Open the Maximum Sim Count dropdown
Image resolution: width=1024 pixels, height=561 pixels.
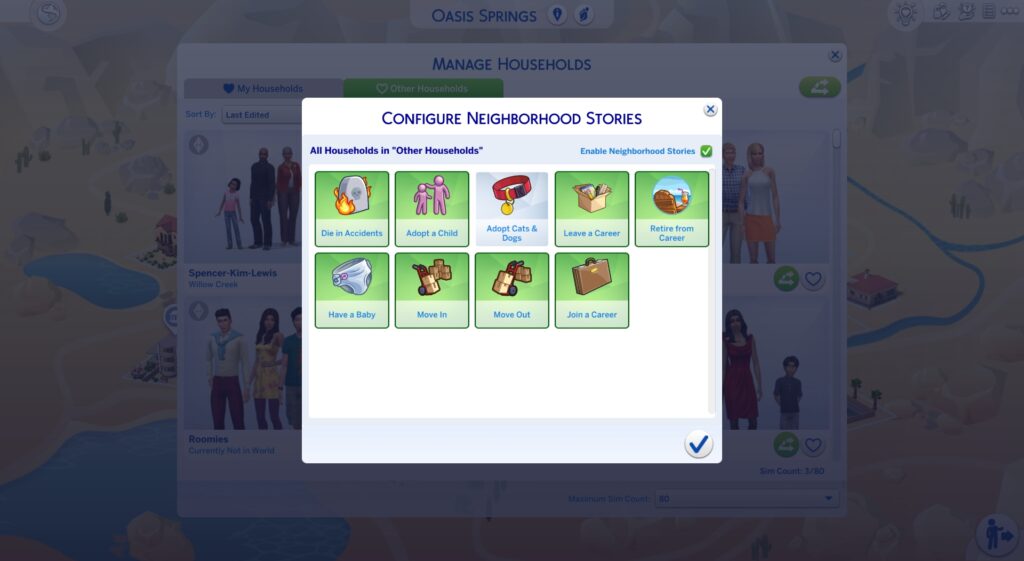pyautogui.click(x=746, y=498)
